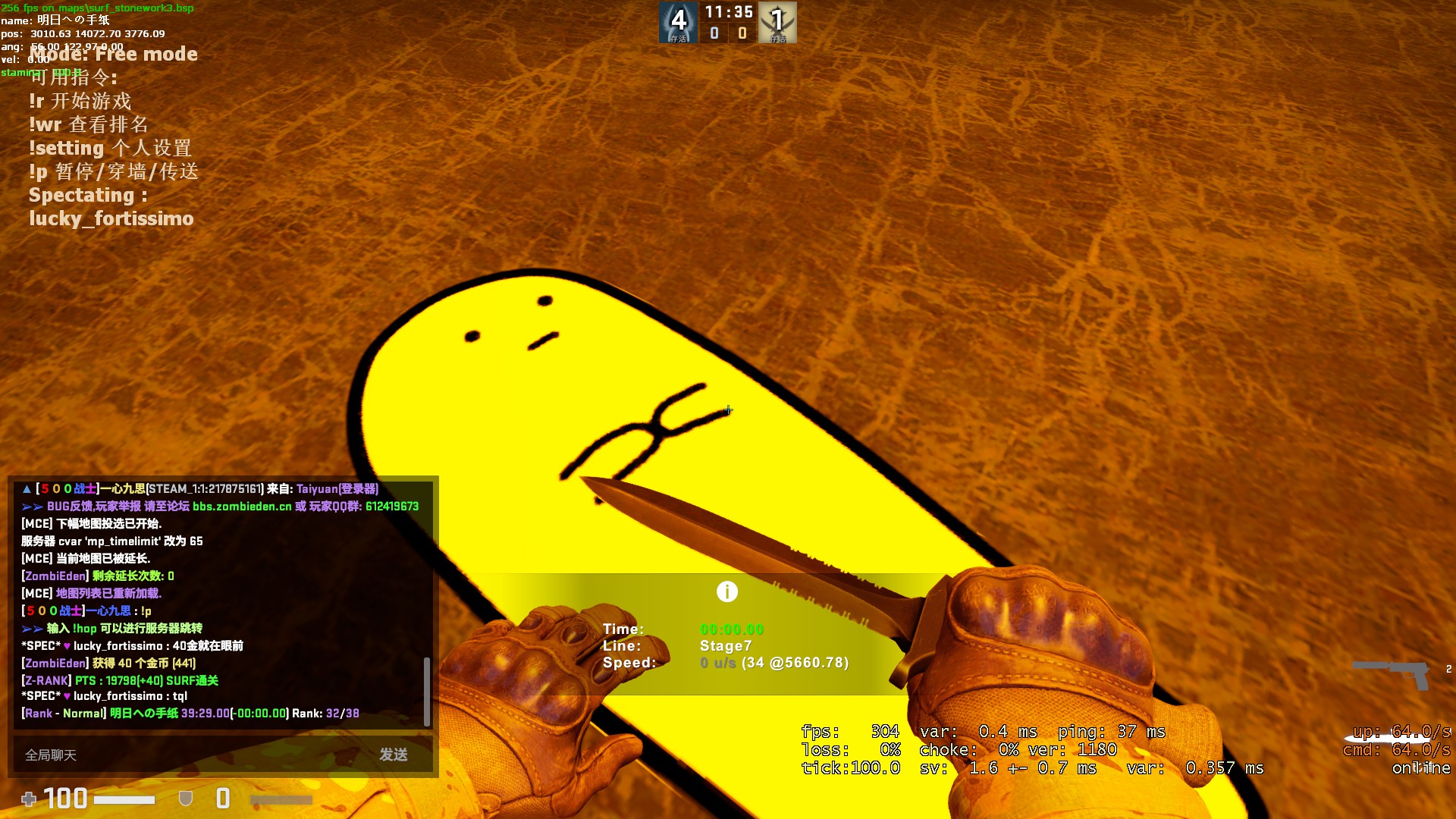Click the Terrorist team score icon
The image size is (1456, 819).
pos(777,22)
